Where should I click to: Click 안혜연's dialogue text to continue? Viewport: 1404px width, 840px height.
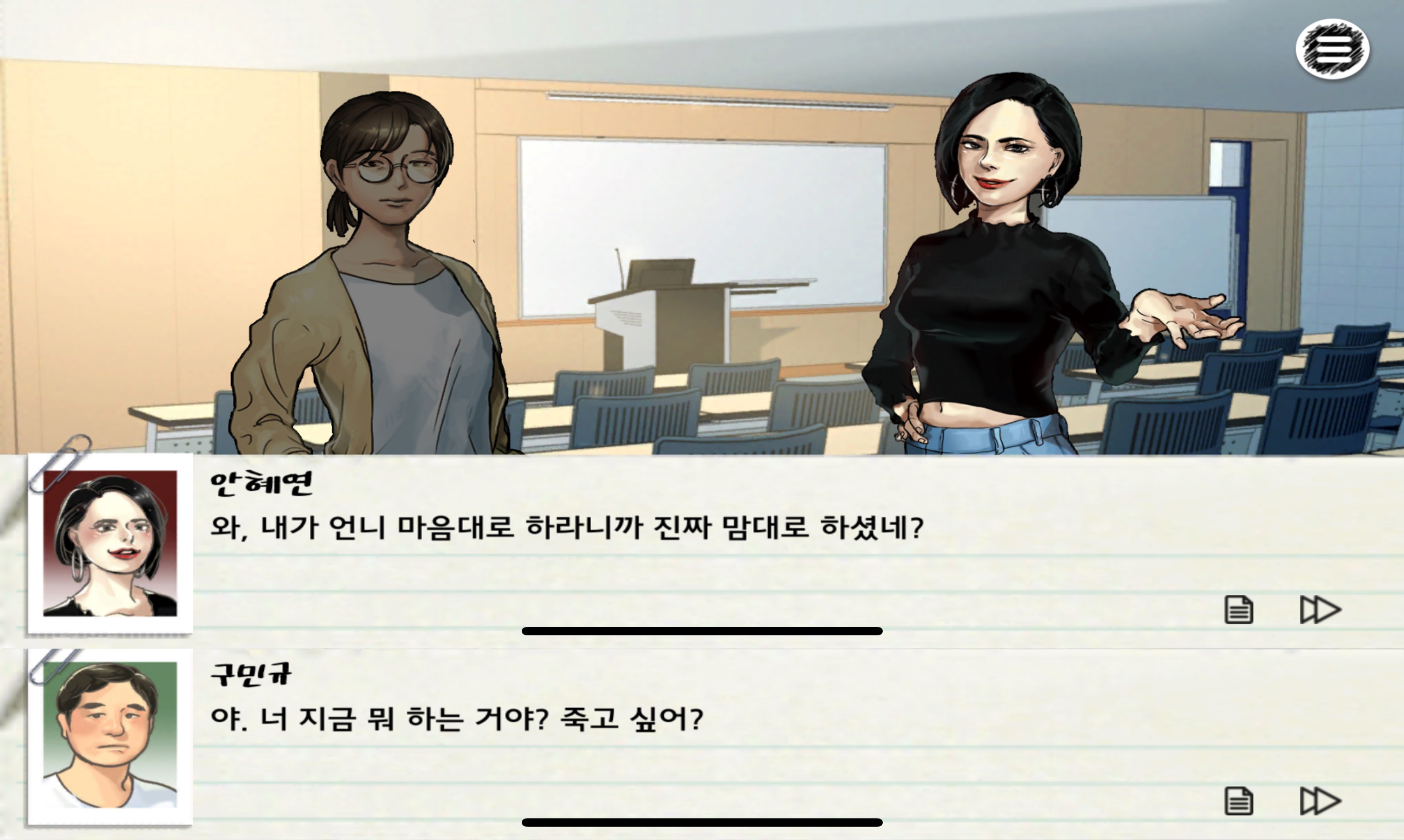(566, 528)
